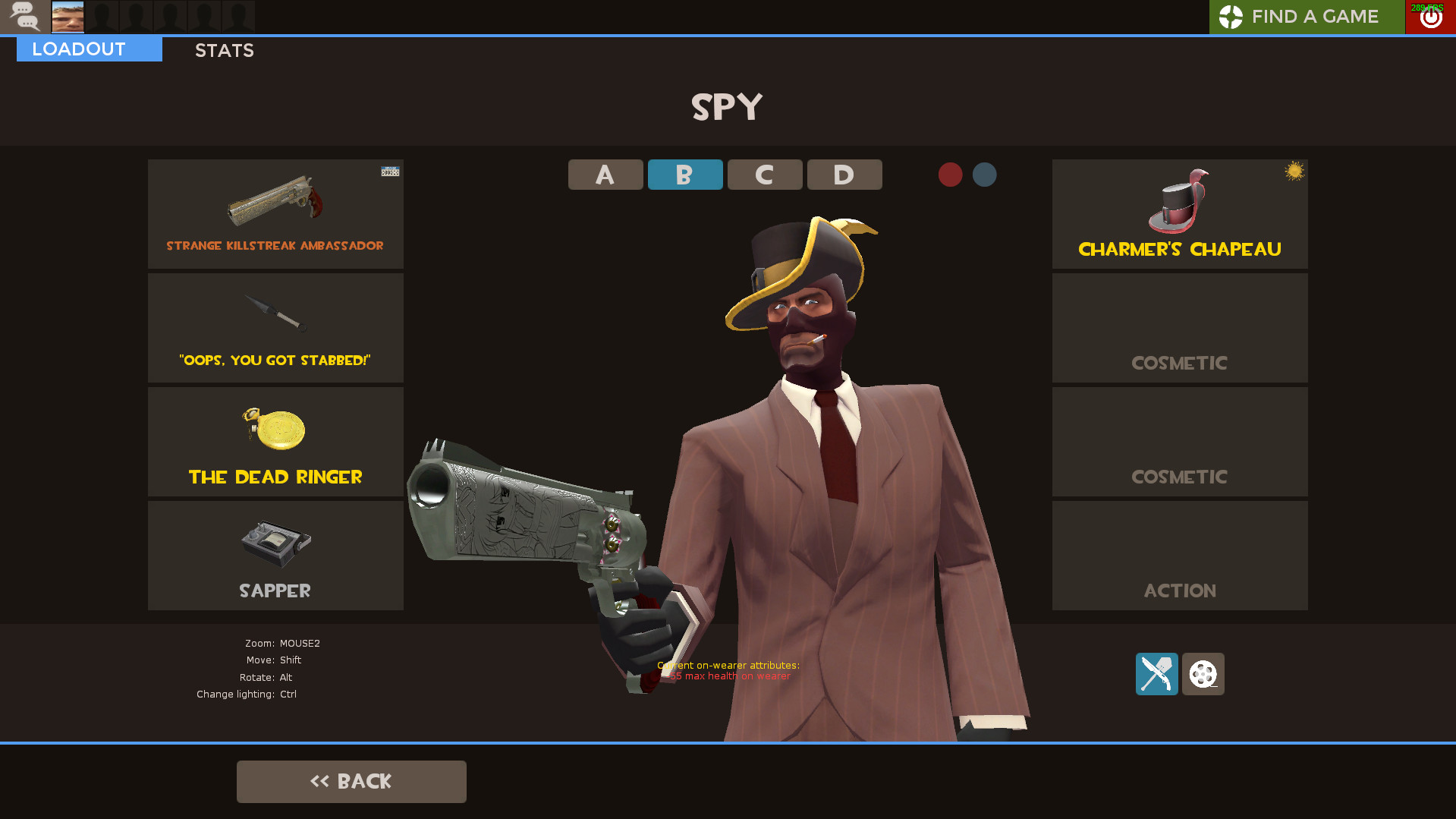Select loadout preset A

(x=605, y=174)
